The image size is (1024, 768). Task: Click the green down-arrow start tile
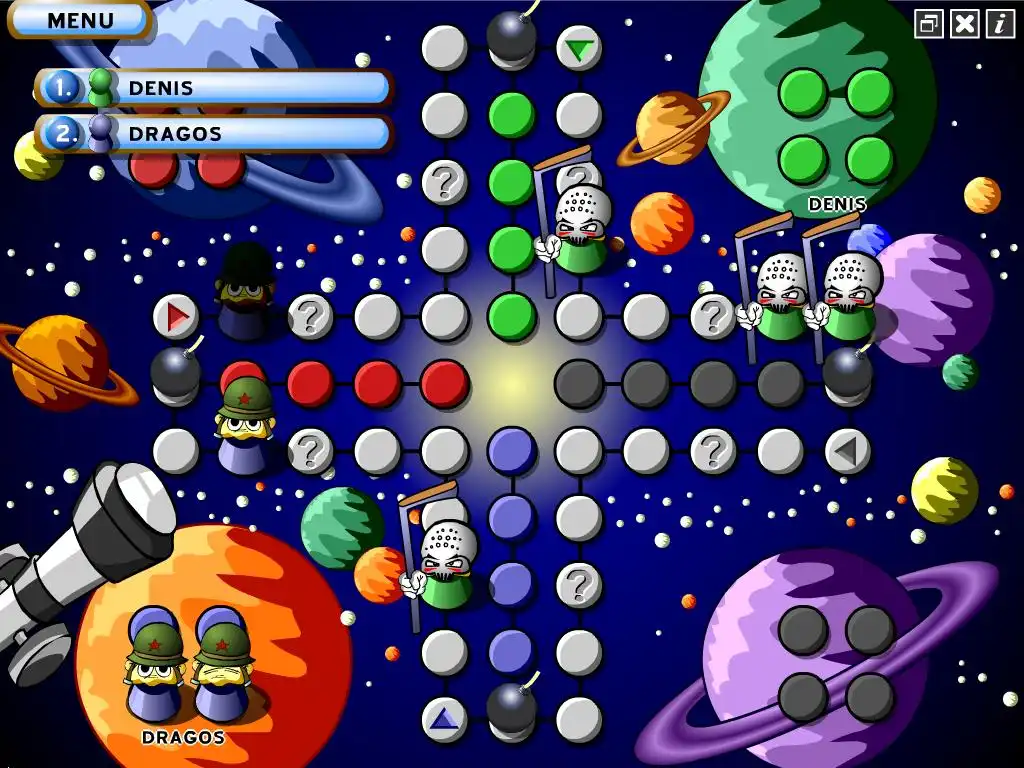tap(578, 48)
